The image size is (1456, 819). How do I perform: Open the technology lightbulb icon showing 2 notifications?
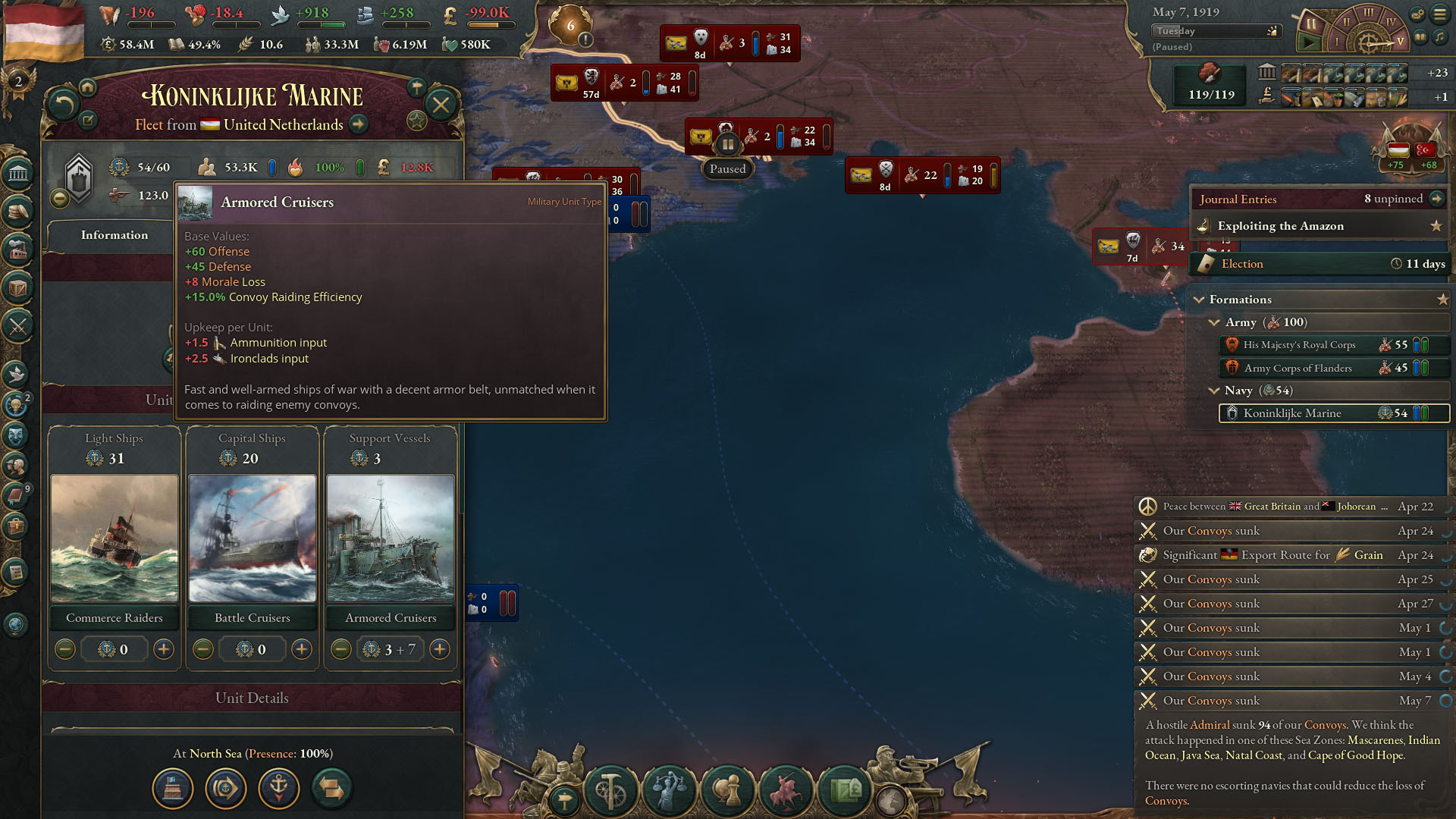(x=17, y=403)
